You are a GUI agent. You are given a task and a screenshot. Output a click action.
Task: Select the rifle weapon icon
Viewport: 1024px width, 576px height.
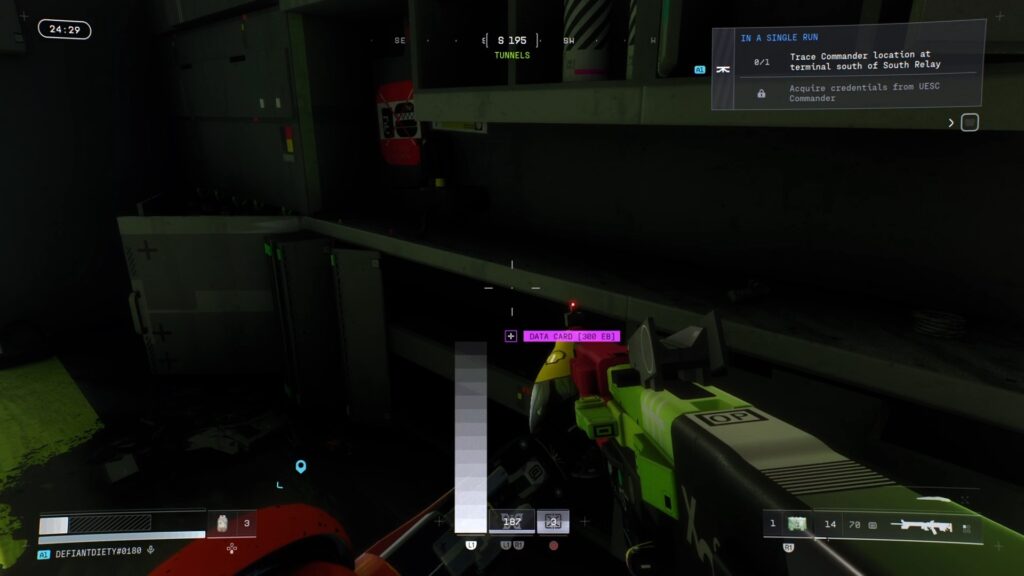tap(920, 525)
